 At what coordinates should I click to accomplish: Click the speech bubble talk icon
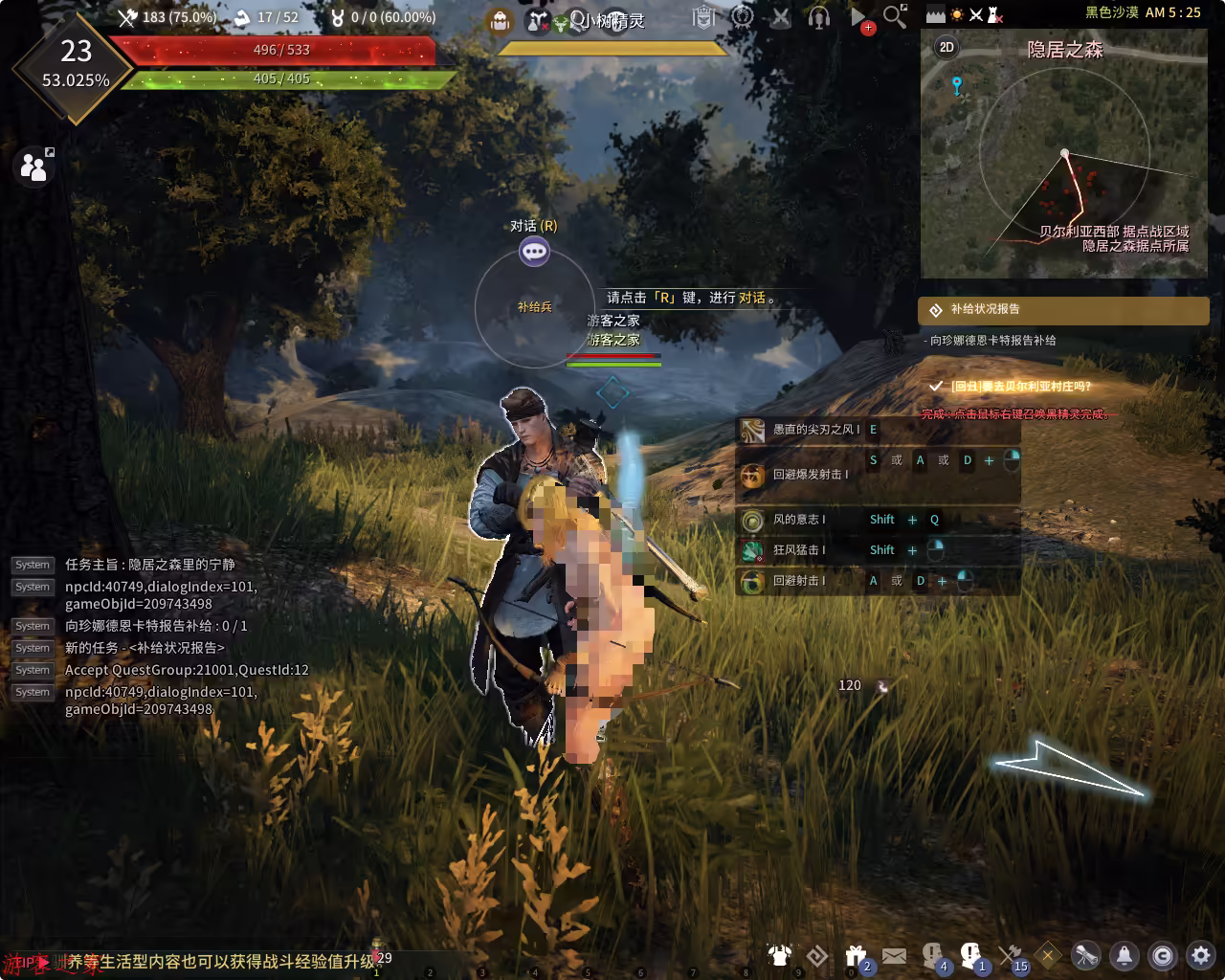(534, 252)
